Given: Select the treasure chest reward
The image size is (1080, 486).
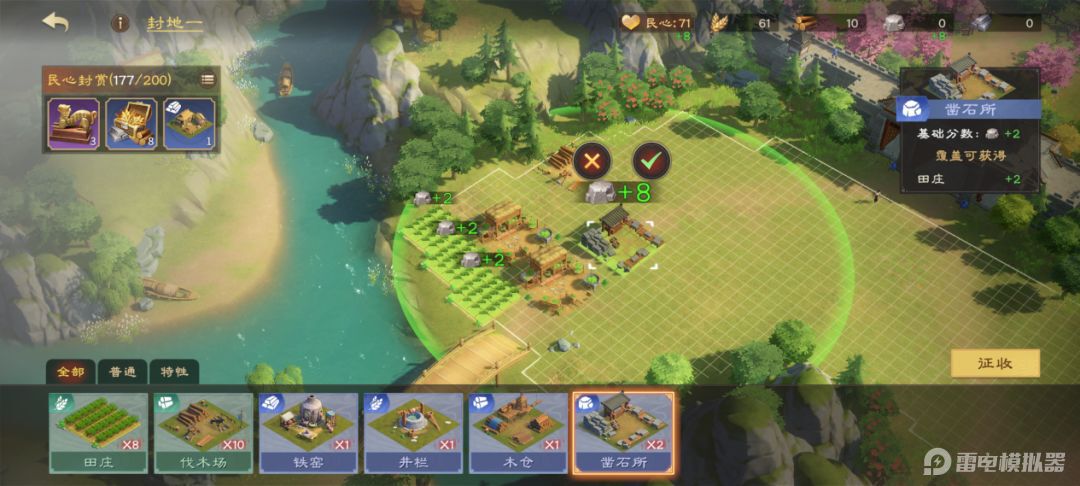Looking at the screenshot, I should point(130,123).
